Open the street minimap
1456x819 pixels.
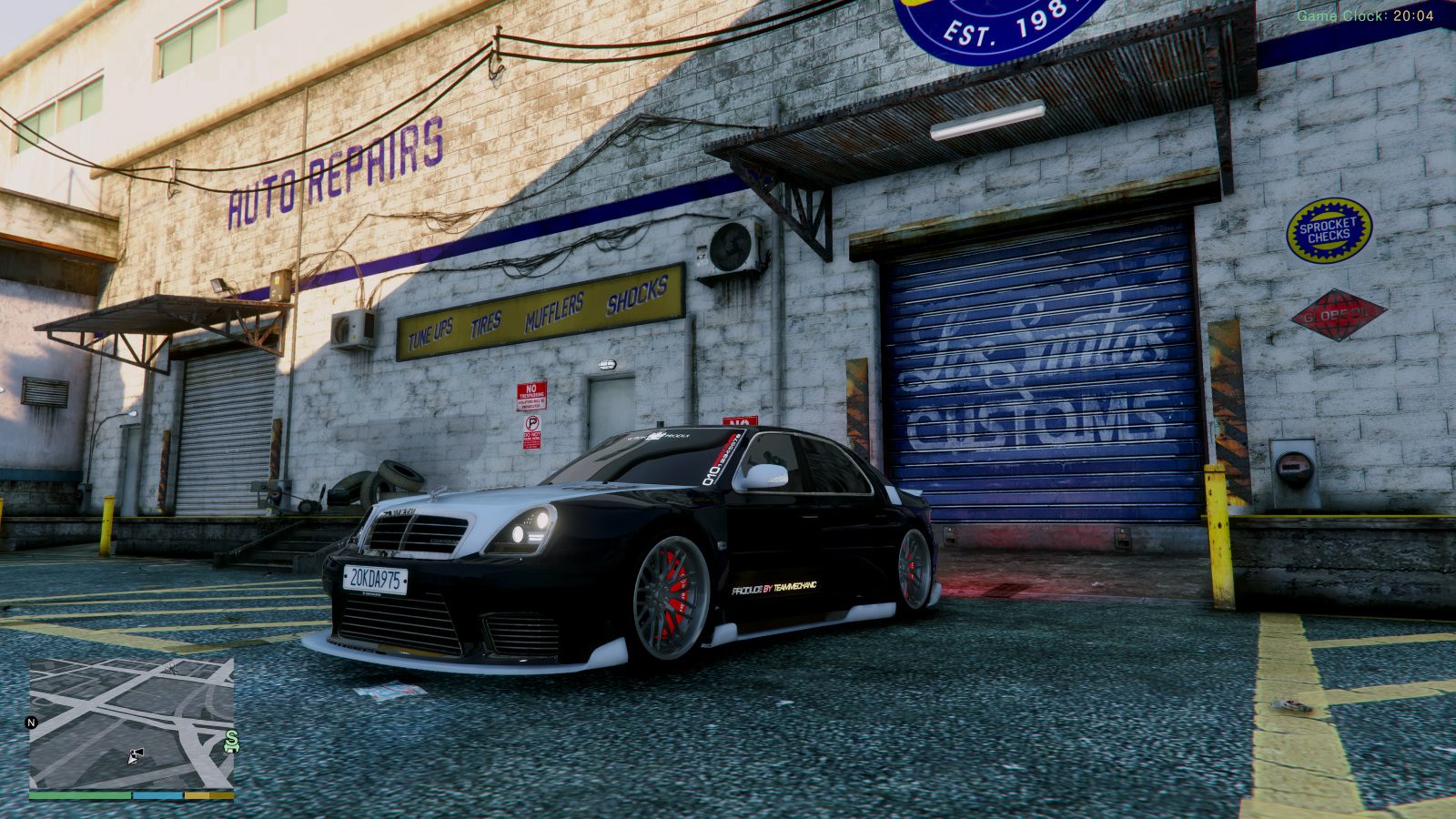pyautogui.click(x=131, y=723)
